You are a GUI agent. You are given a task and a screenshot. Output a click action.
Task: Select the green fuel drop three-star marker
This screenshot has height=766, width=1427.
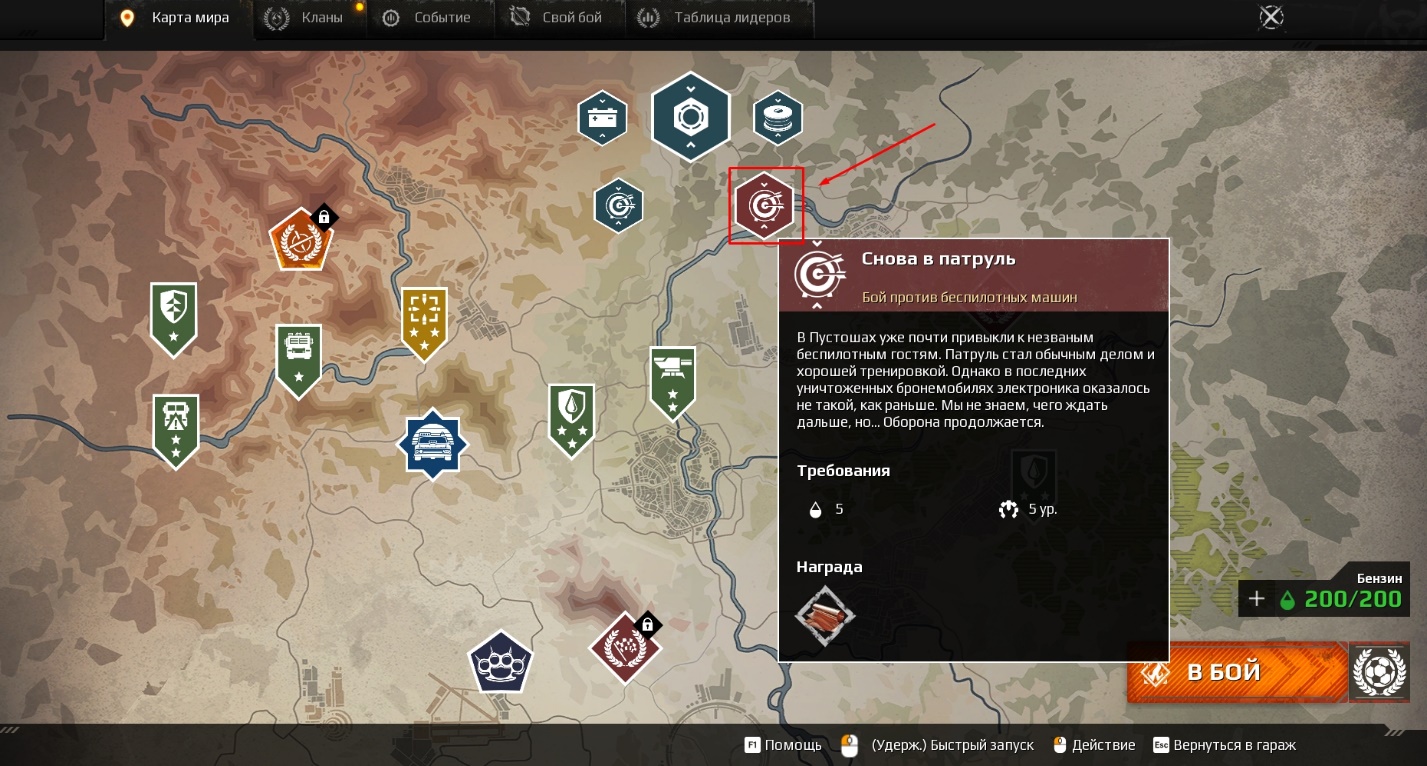pos(572,416)
